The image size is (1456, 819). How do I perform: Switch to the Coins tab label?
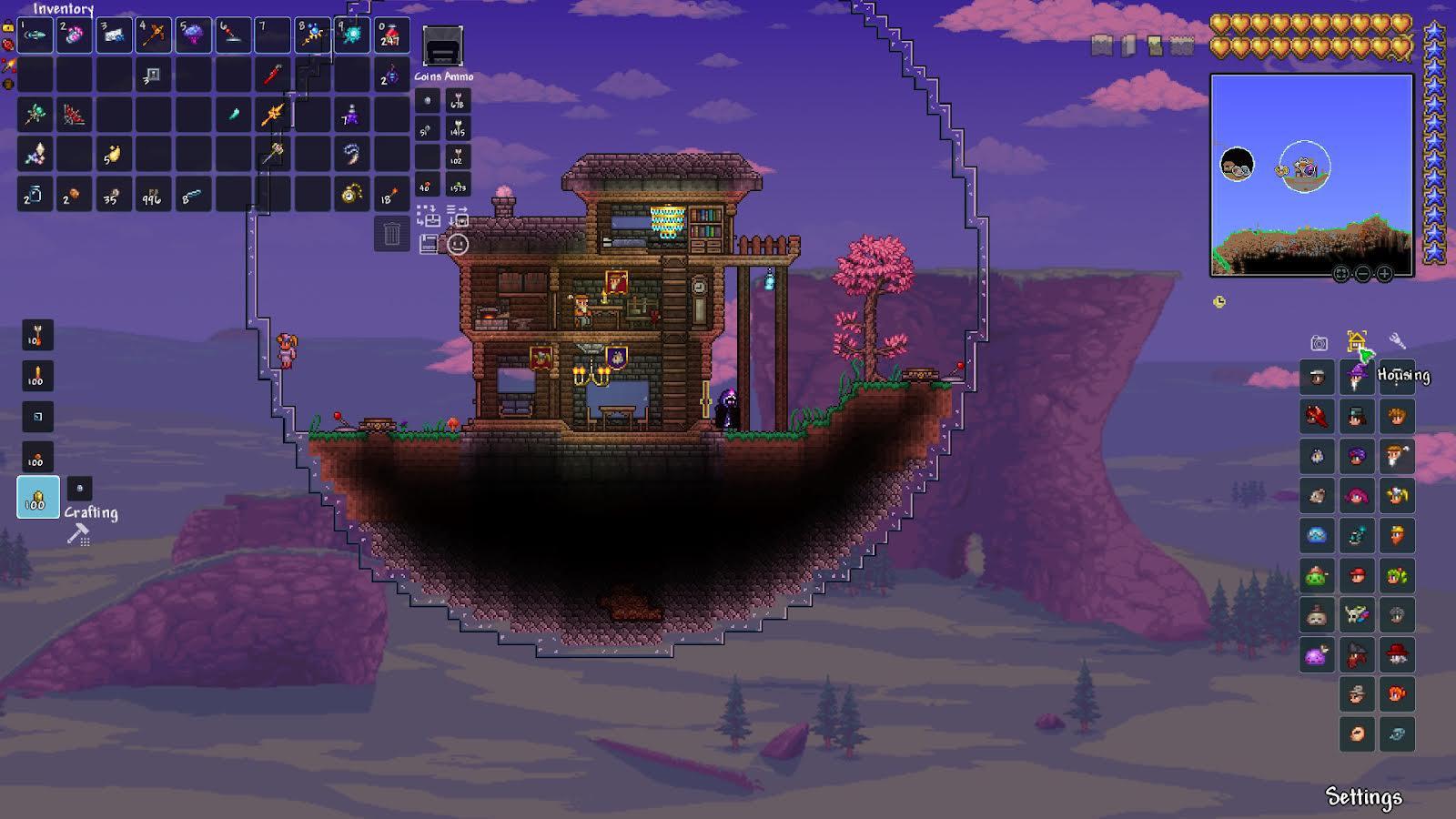click(x=426, y=77)
